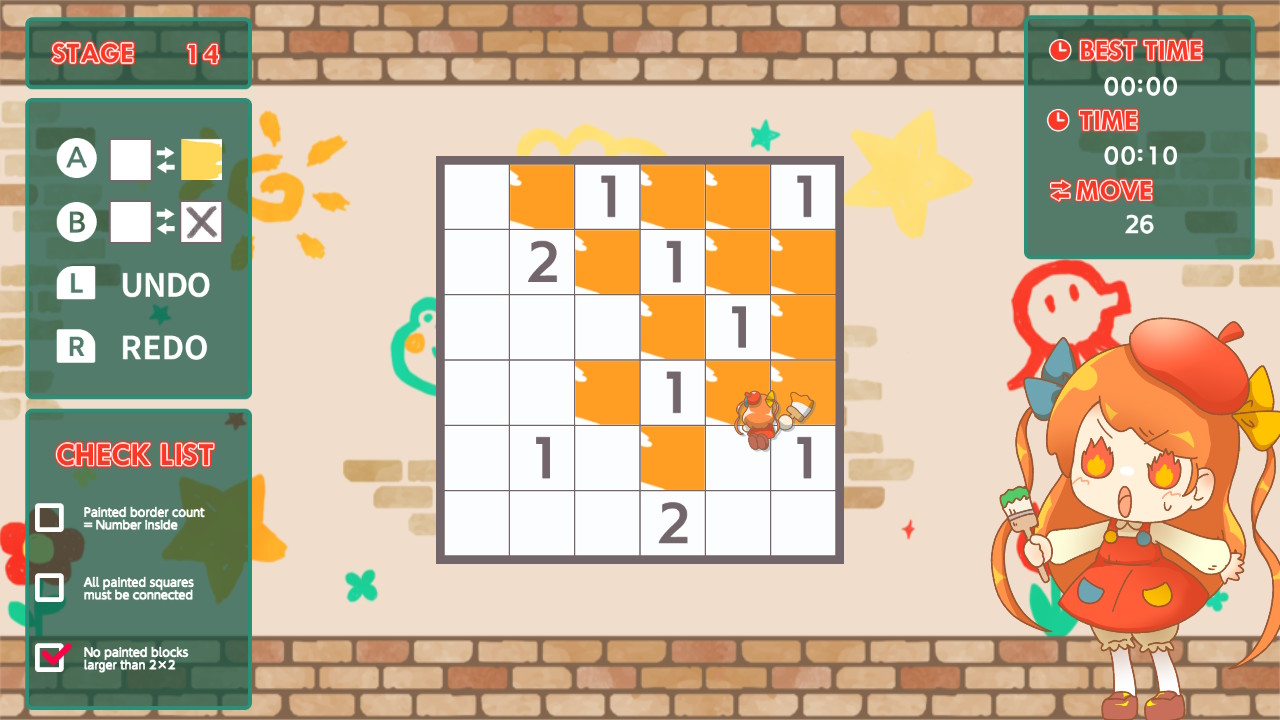Click the white square swatch beside B

point(131,222)
